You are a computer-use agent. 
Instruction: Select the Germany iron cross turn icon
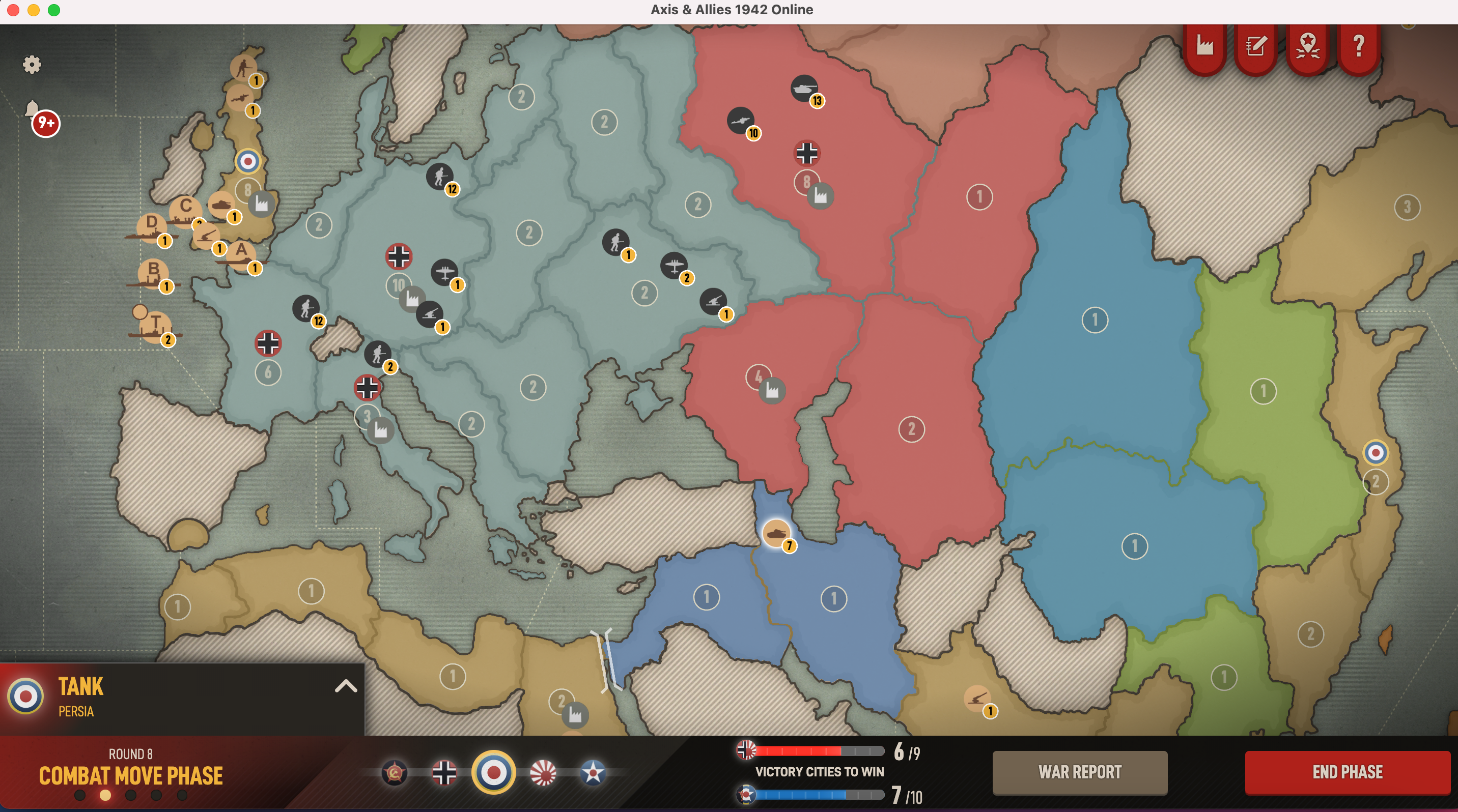(444, 772)
